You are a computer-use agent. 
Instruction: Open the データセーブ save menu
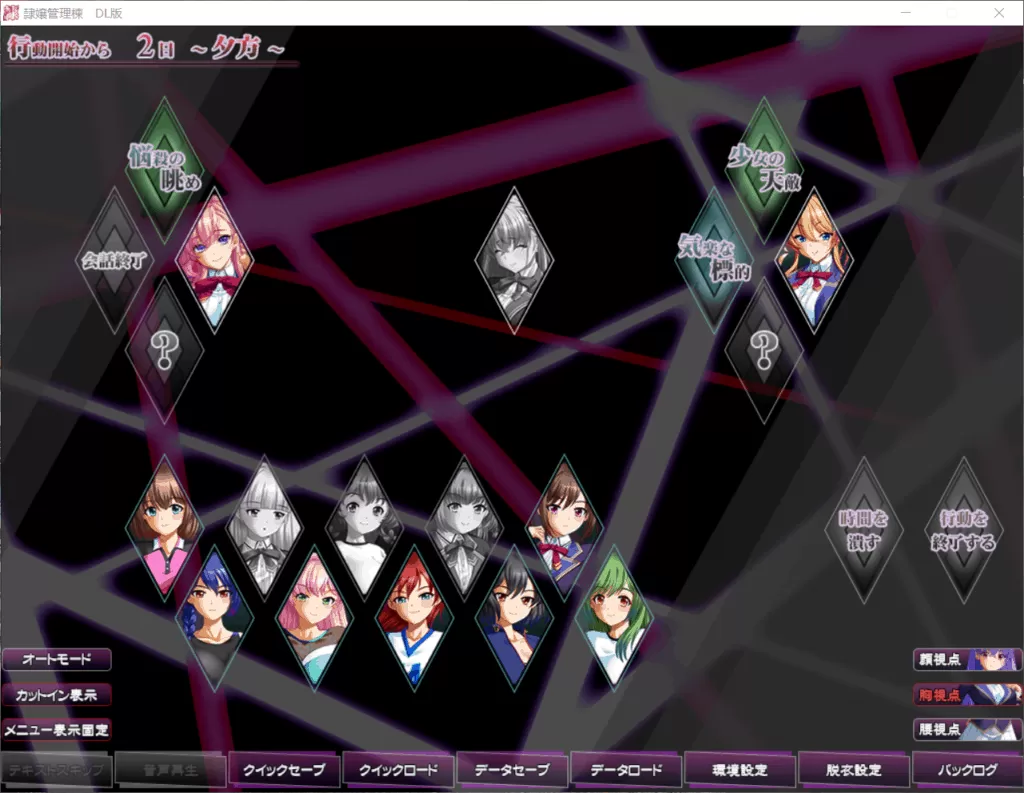pos(512,770)
